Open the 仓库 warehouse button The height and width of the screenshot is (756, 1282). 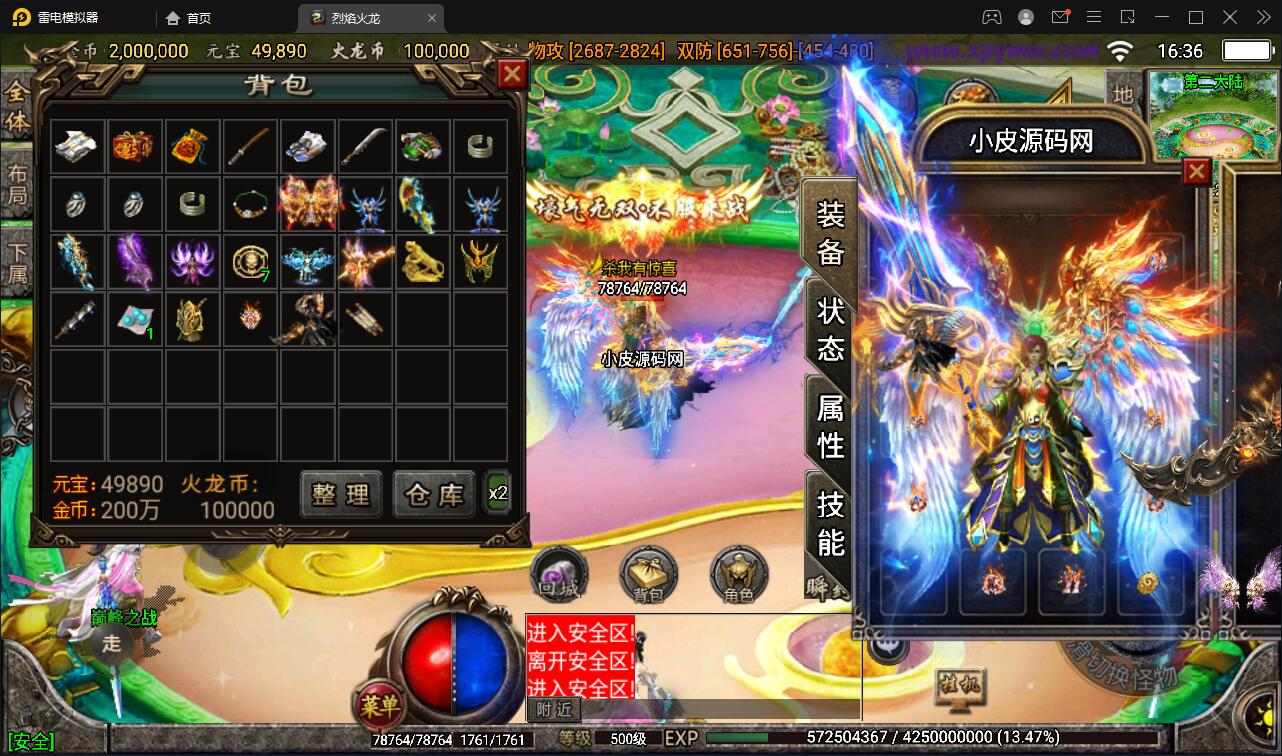coord(433,494)
